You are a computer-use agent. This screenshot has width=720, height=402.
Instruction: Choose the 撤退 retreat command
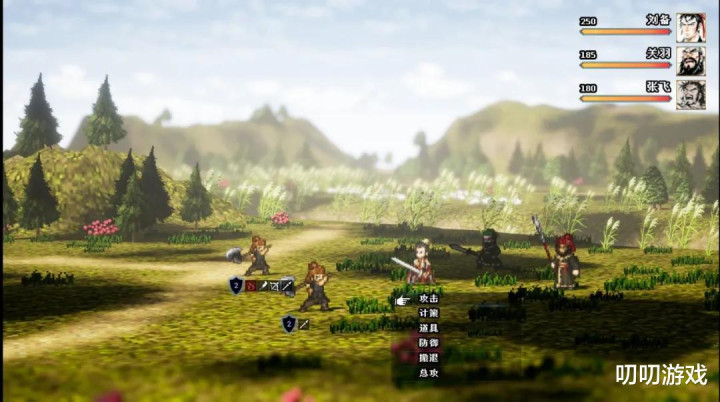pos(428,357)
